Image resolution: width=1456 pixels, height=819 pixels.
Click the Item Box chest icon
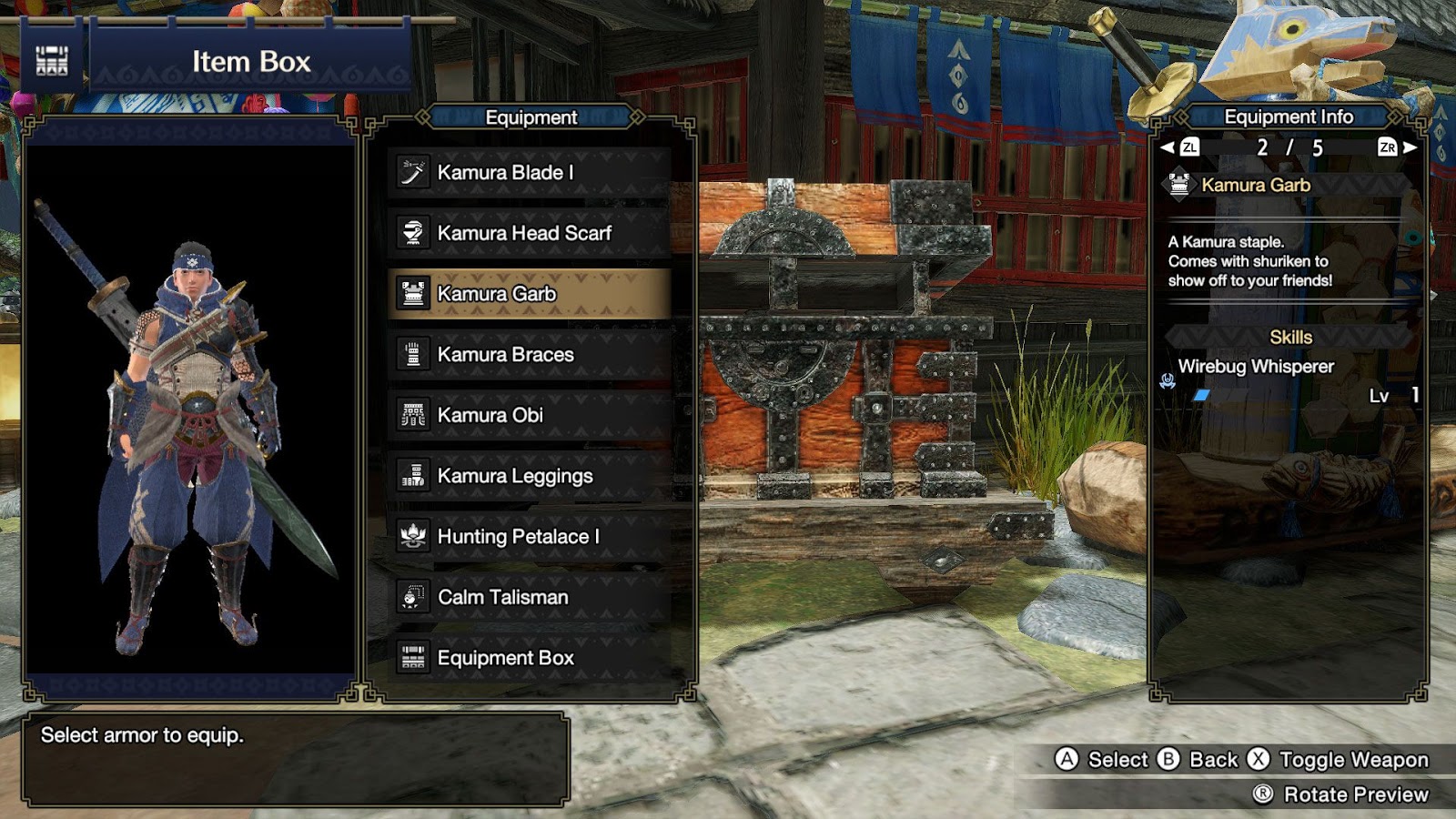pyautogui.click(x=52, y=61)
